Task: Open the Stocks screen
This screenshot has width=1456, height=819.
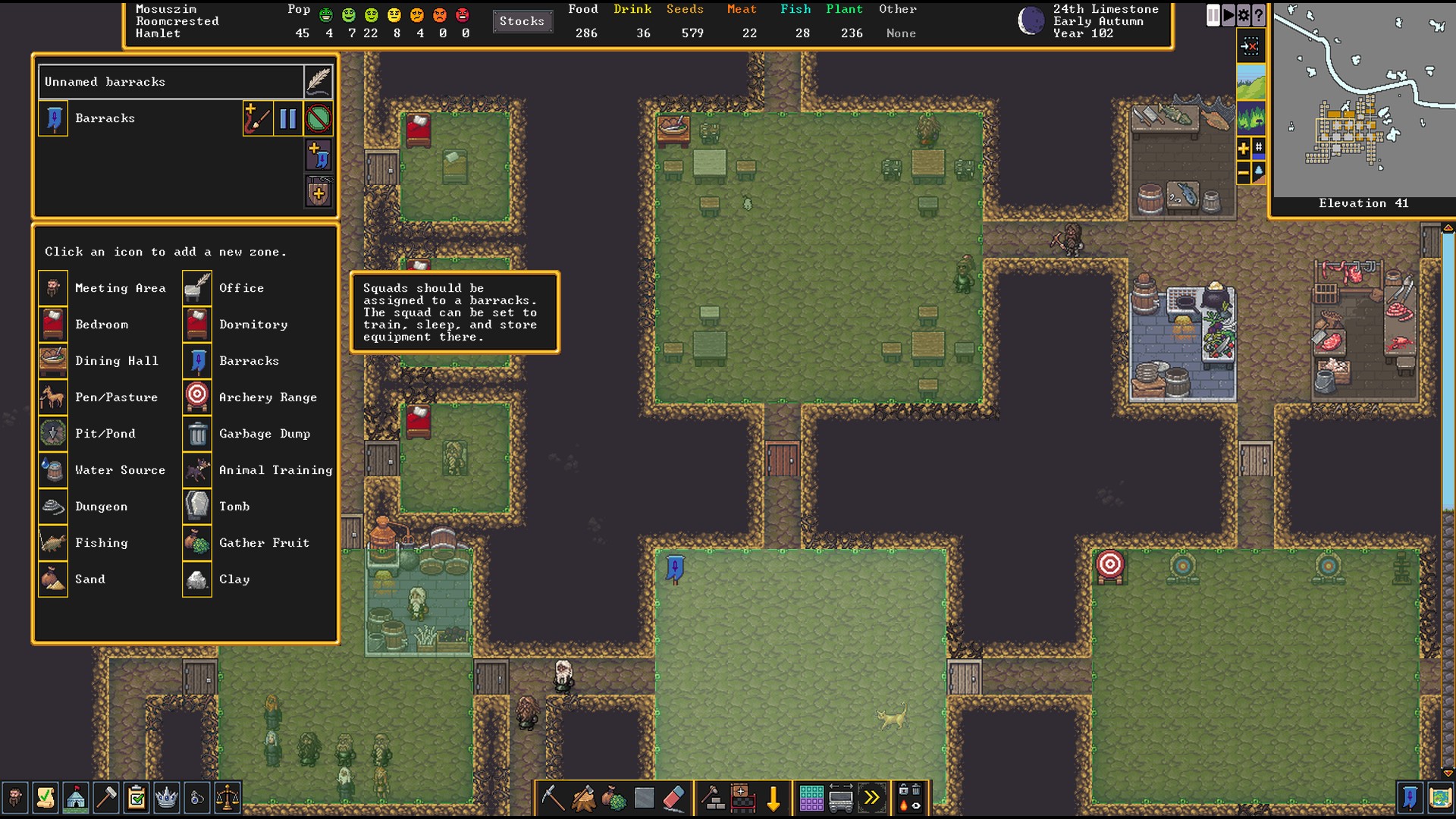Action: pos(522,21)
